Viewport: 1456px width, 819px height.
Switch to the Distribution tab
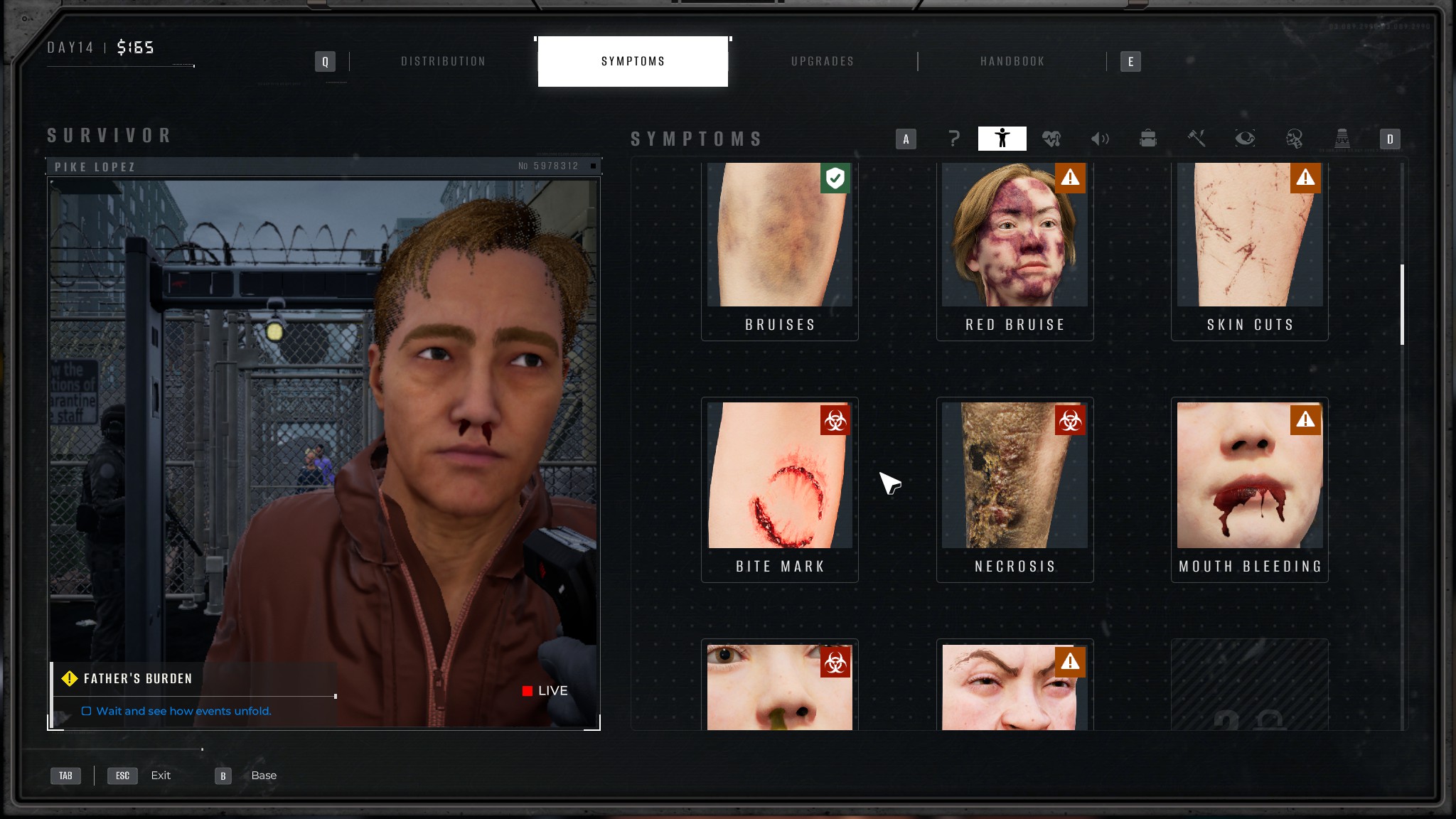click(x=443, y=61)
